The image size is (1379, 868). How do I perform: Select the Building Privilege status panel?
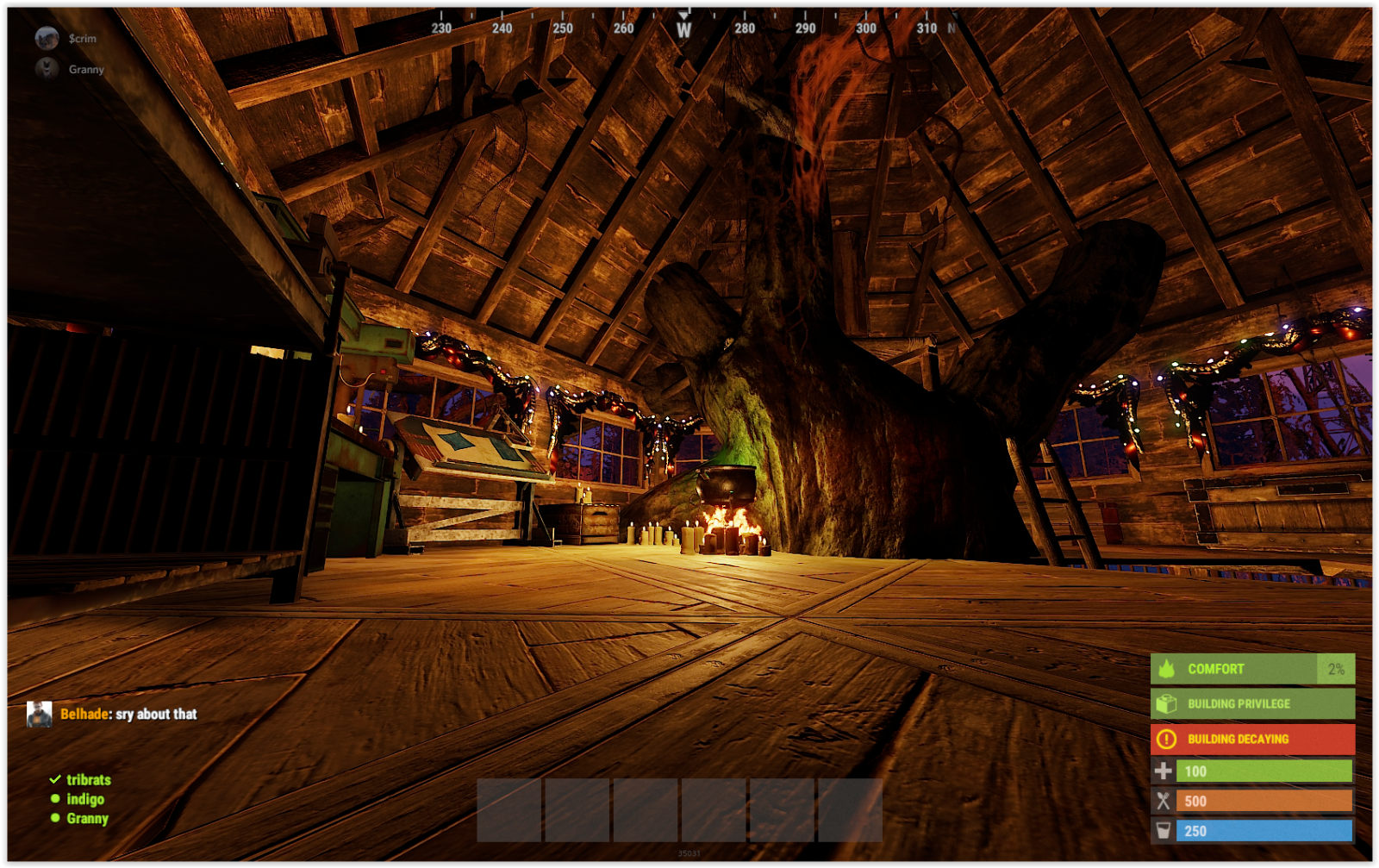(x=1251, y=703)
